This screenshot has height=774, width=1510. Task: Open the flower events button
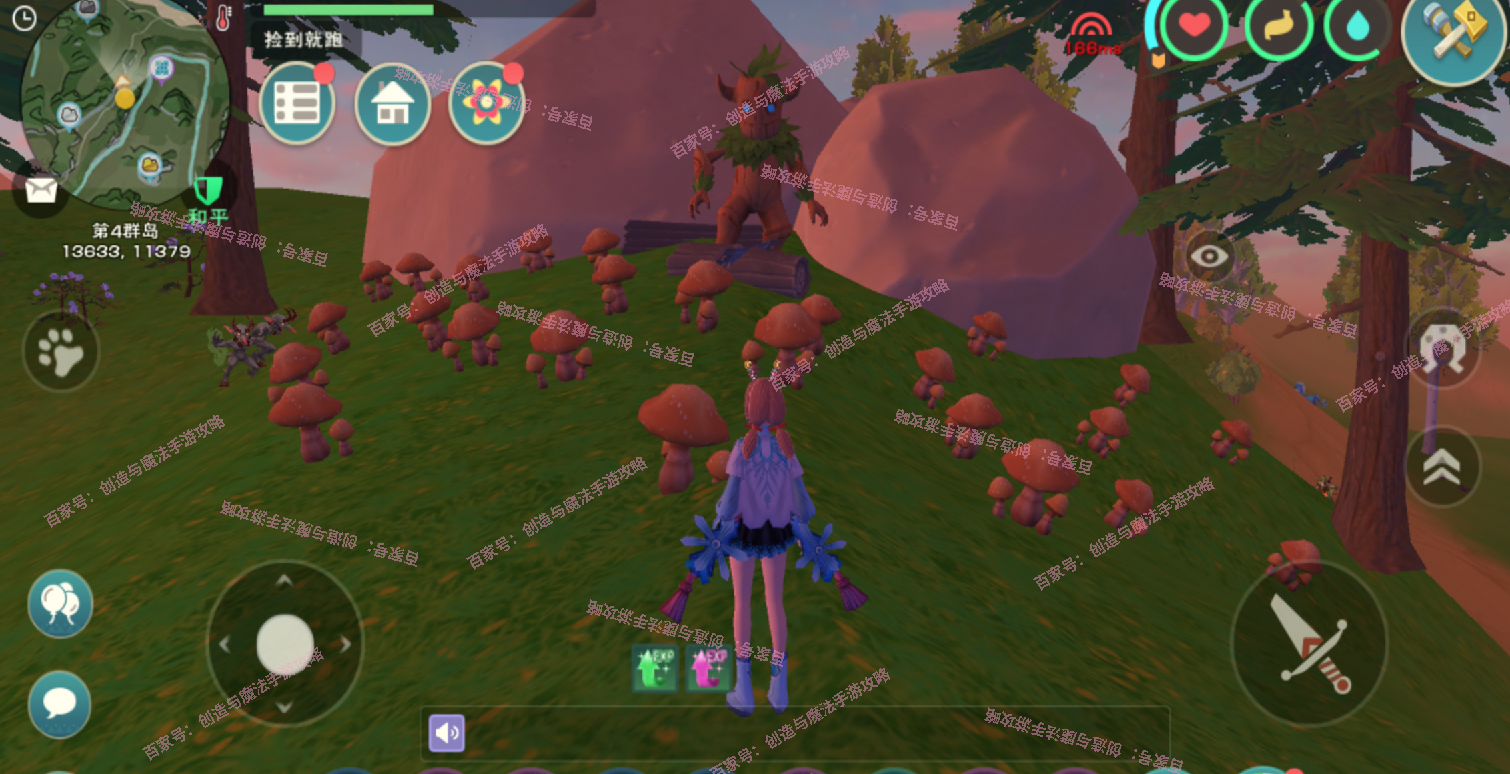(487, 103)
